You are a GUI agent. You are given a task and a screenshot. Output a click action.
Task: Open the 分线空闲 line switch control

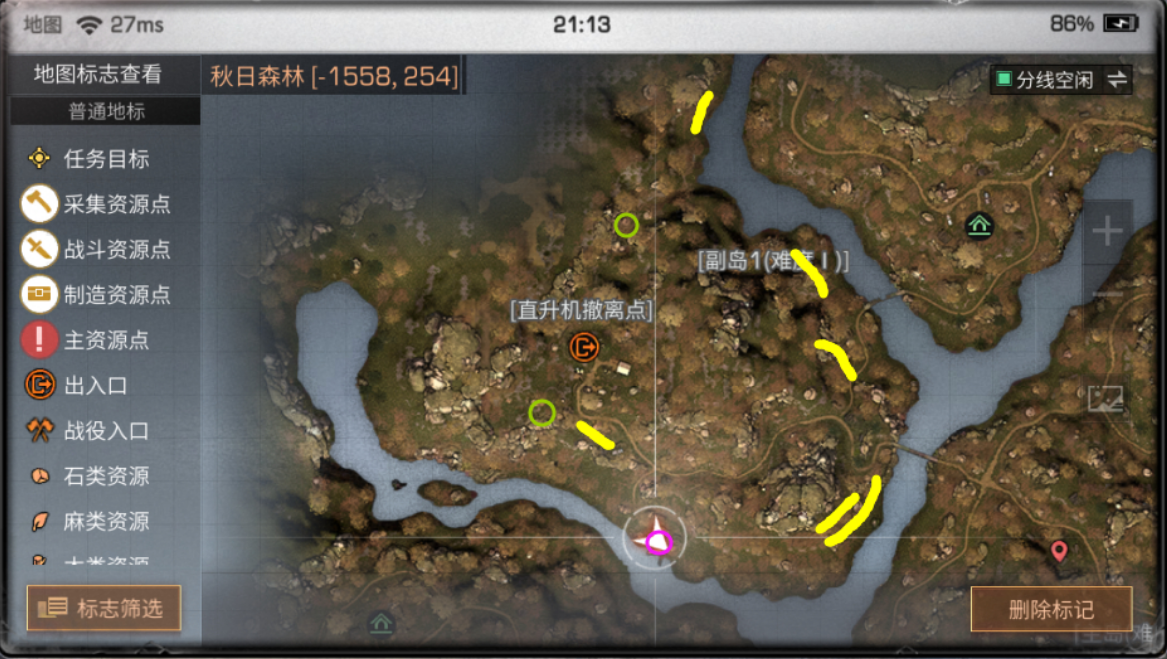(x=1061, y=80)
